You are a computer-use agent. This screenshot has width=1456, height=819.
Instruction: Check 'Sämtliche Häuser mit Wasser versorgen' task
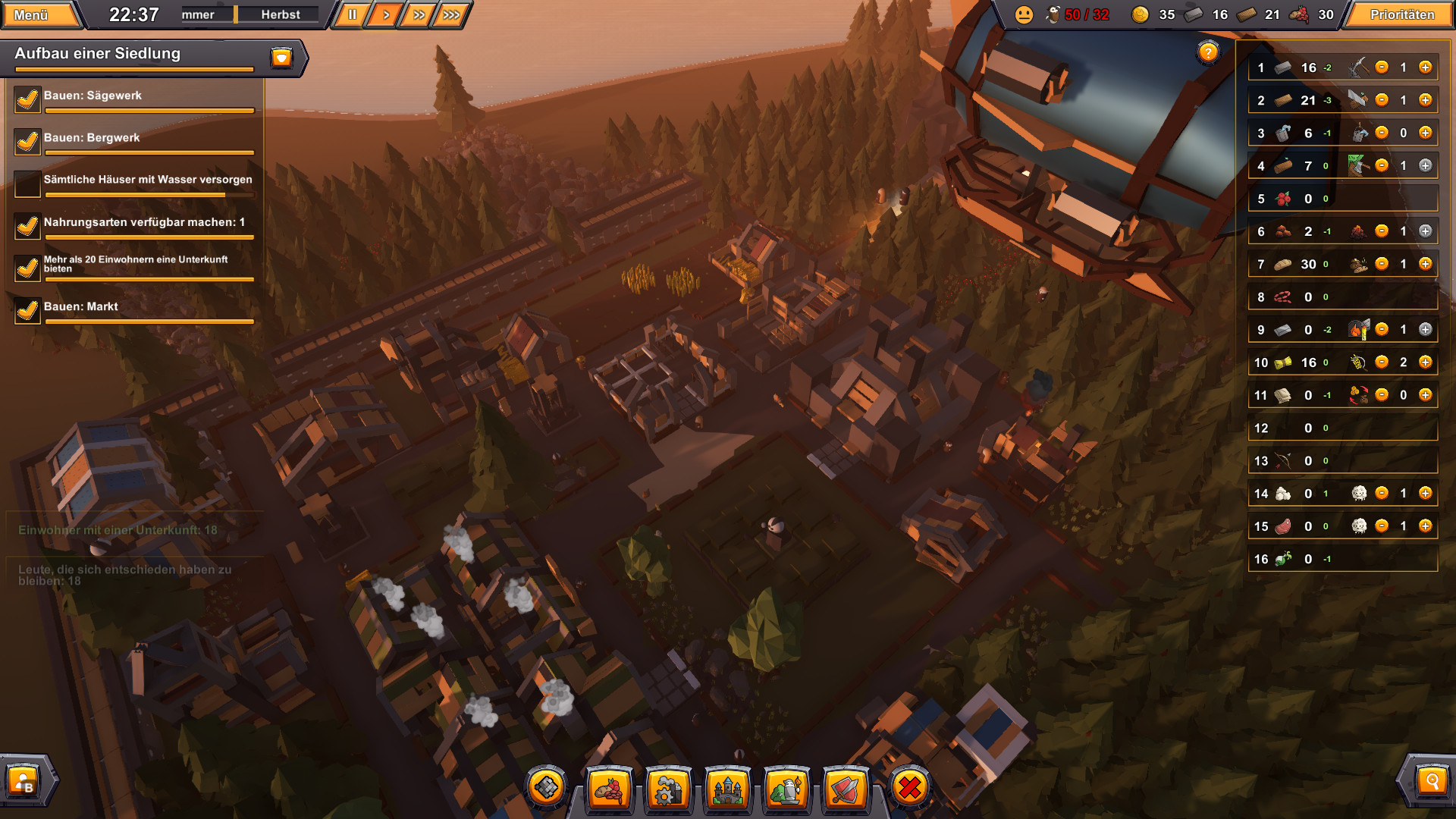[27, 183]
